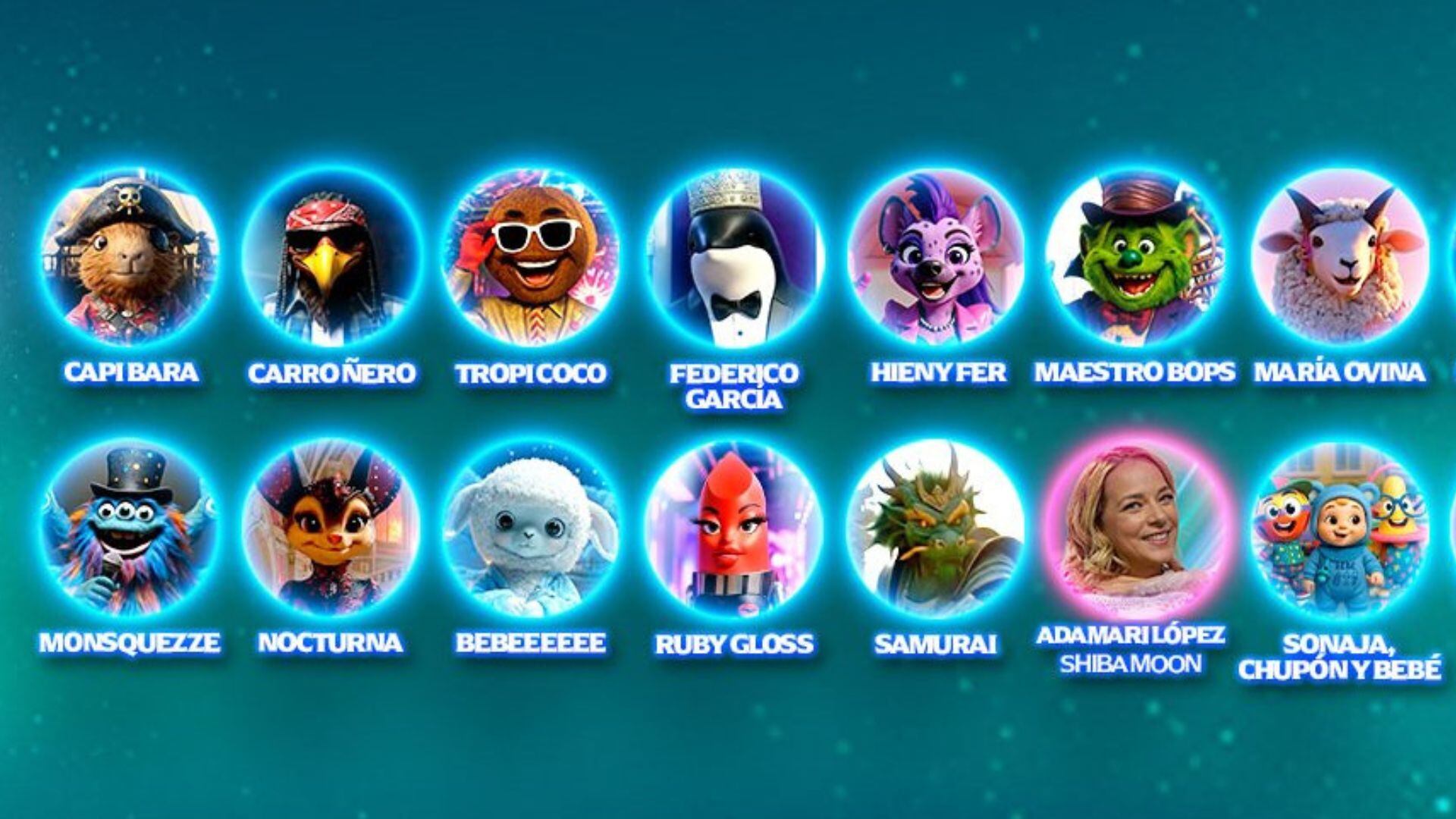The height and width of the screenshot is (819, 1456).
Task: Choose the Samurai dragon portrait
Action: pyautogui.click(x=935, y=529)
